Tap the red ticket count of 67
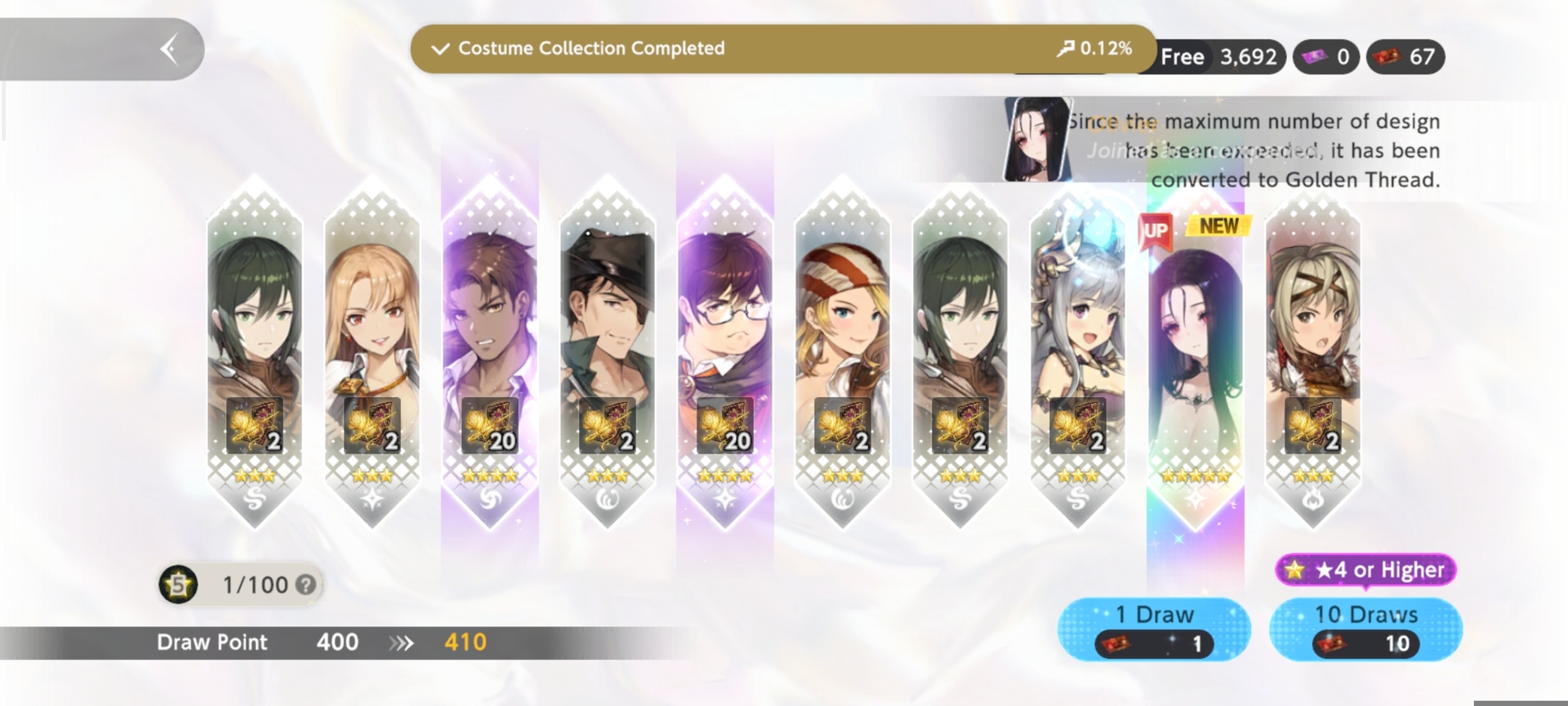Viewport: 1568px width, 706px height. [1405, 57]
